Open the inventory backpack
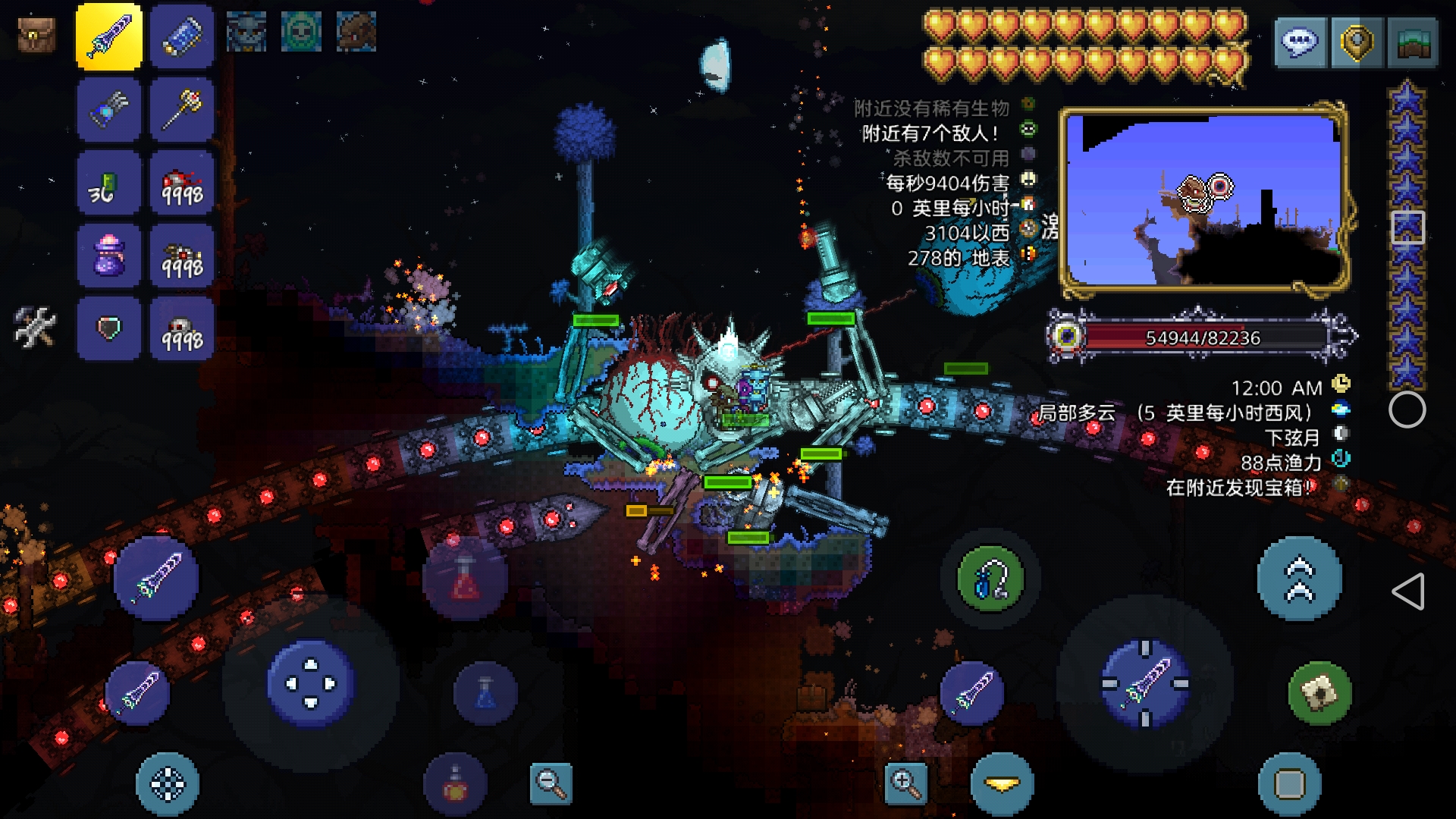 (x=36, y=35)
